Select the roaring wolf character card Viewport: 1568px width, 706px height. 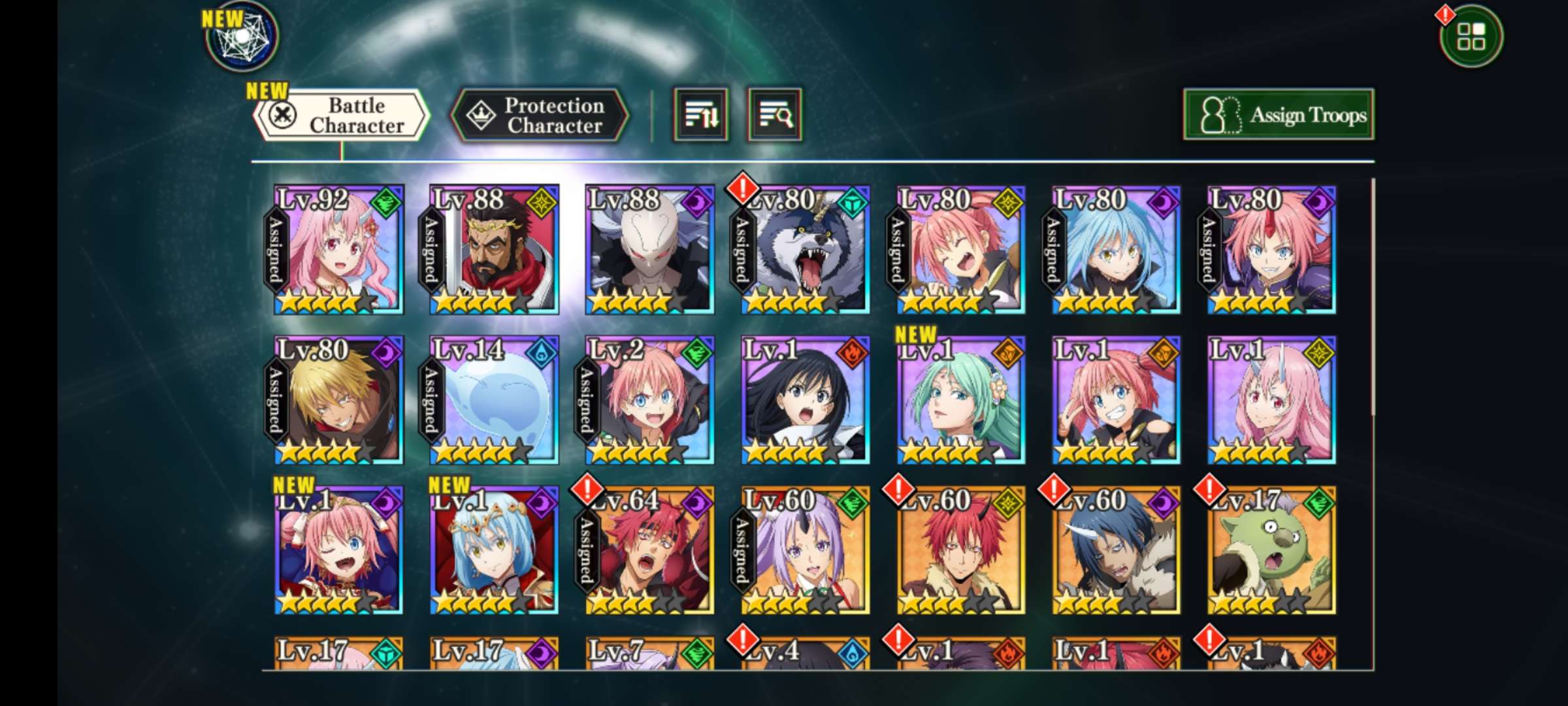click(805, 250)
